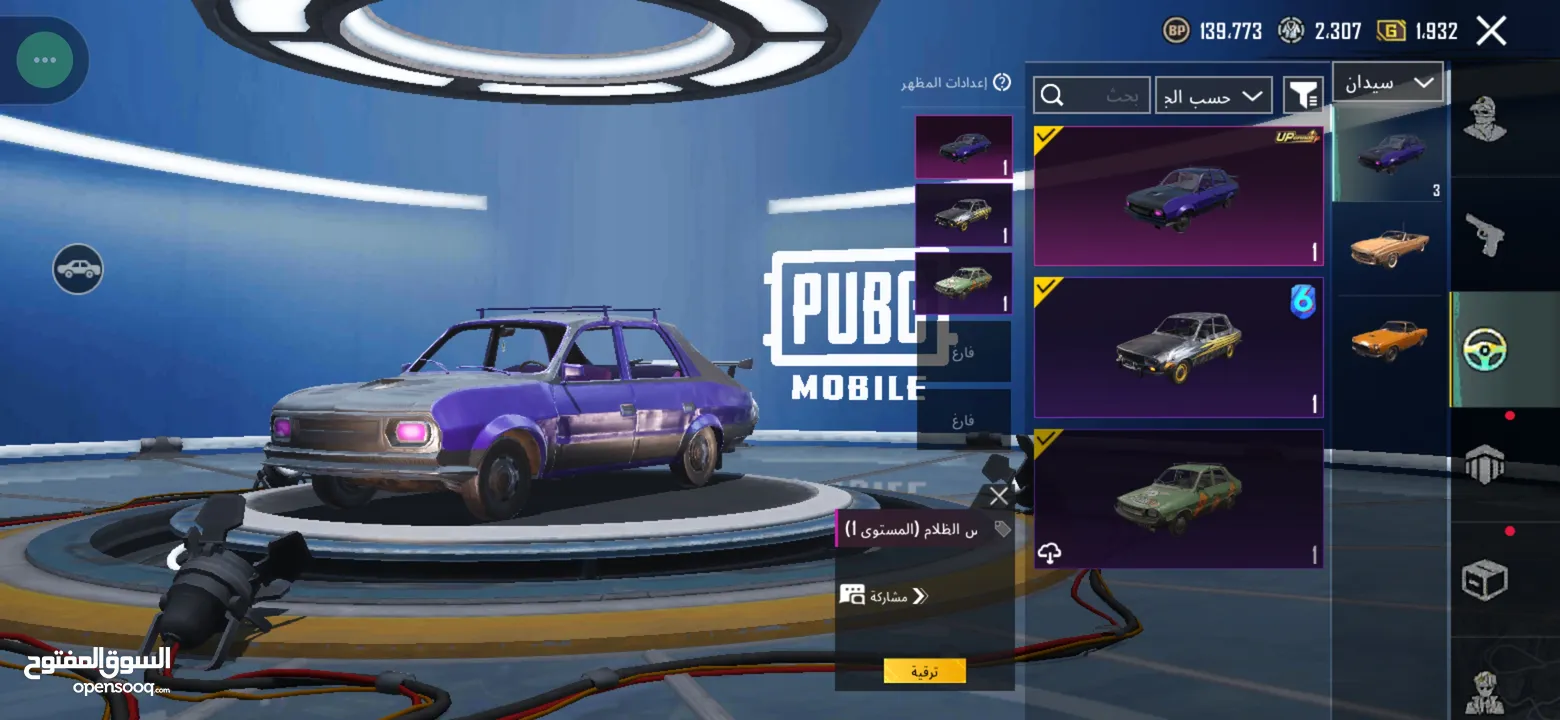The width and height of the screenshot is (1560, 720).
Task: Click the skin search field
Action: [x=1092, y=96]
